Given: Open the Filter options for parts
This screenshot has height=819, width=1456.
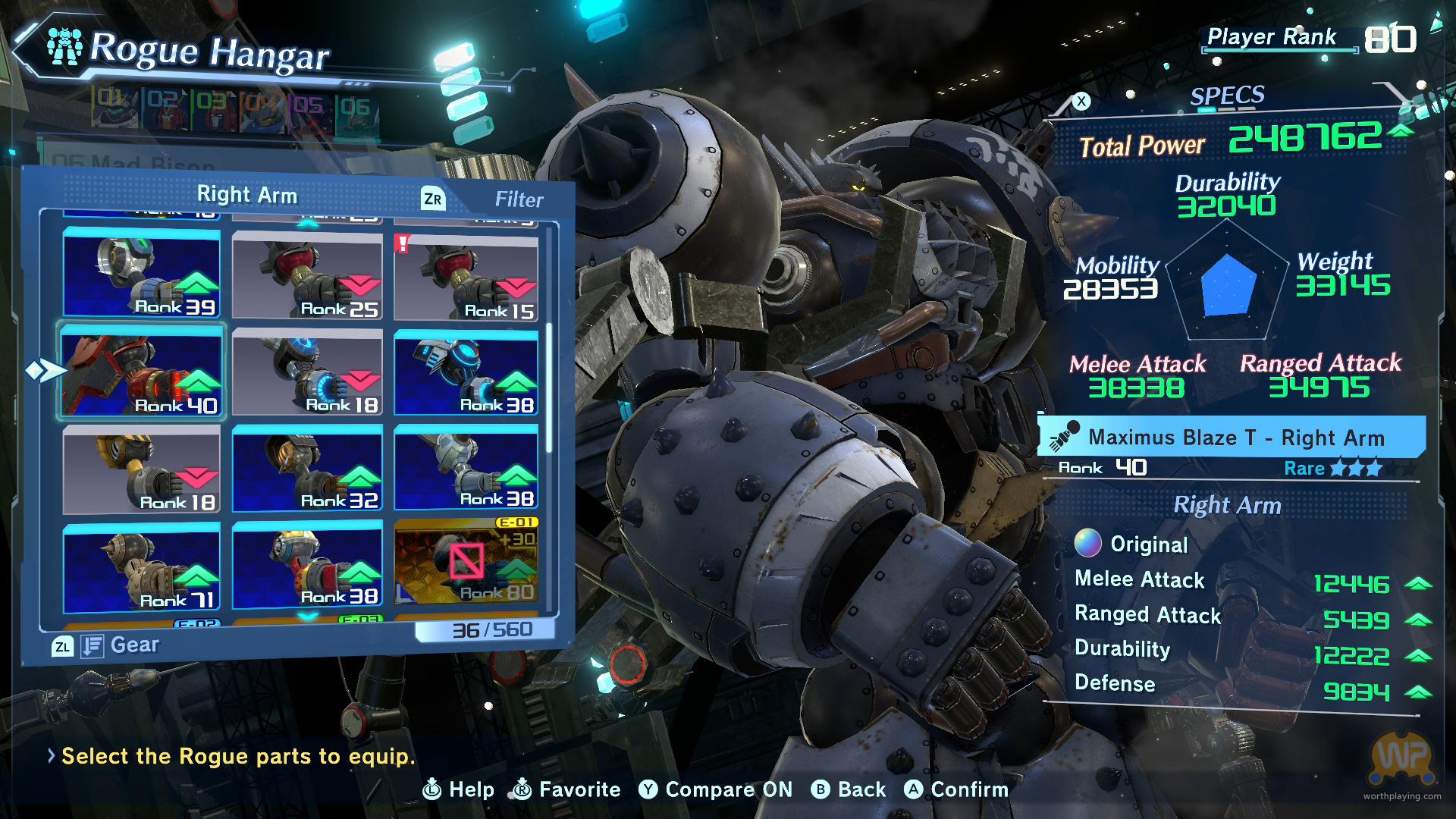Looking at the screenshot, I should (x=519, y=199).
